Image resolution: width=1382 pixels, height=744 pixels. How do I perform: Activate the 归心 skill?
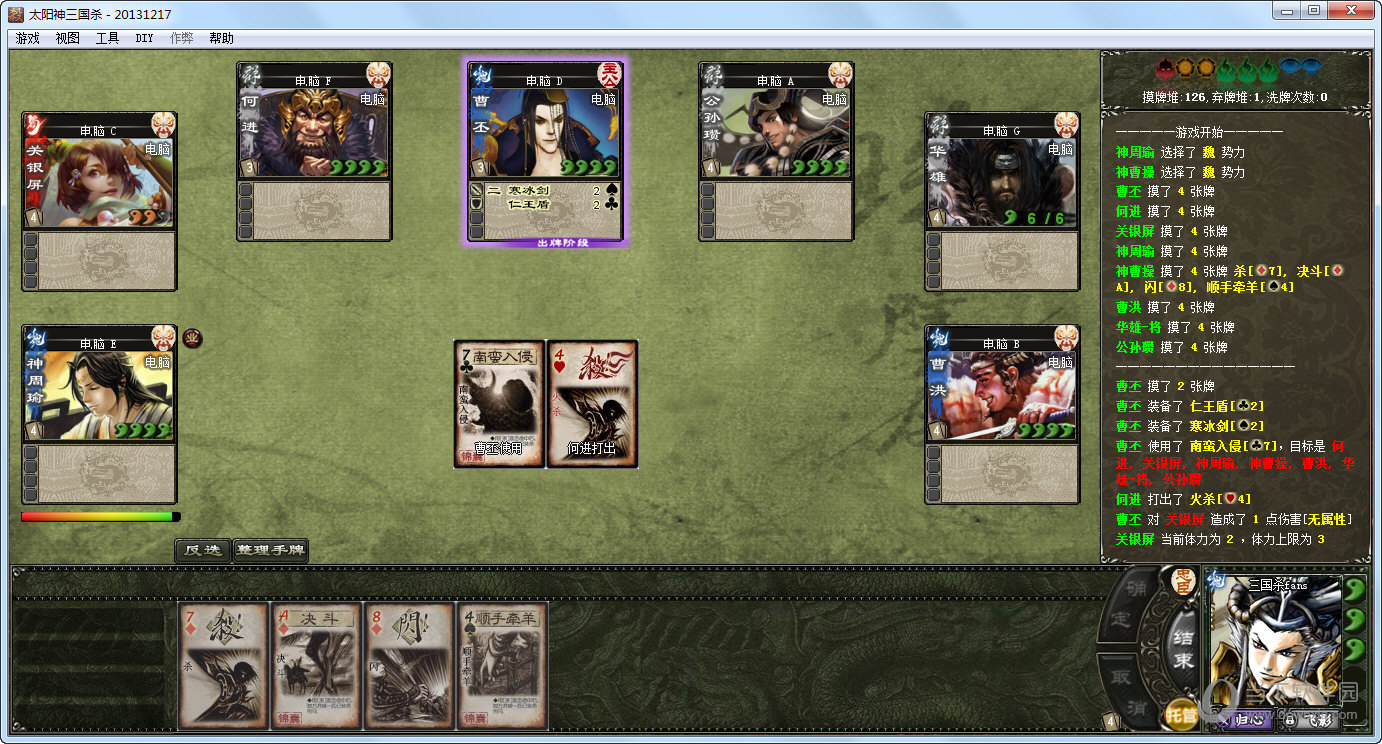1243,718
